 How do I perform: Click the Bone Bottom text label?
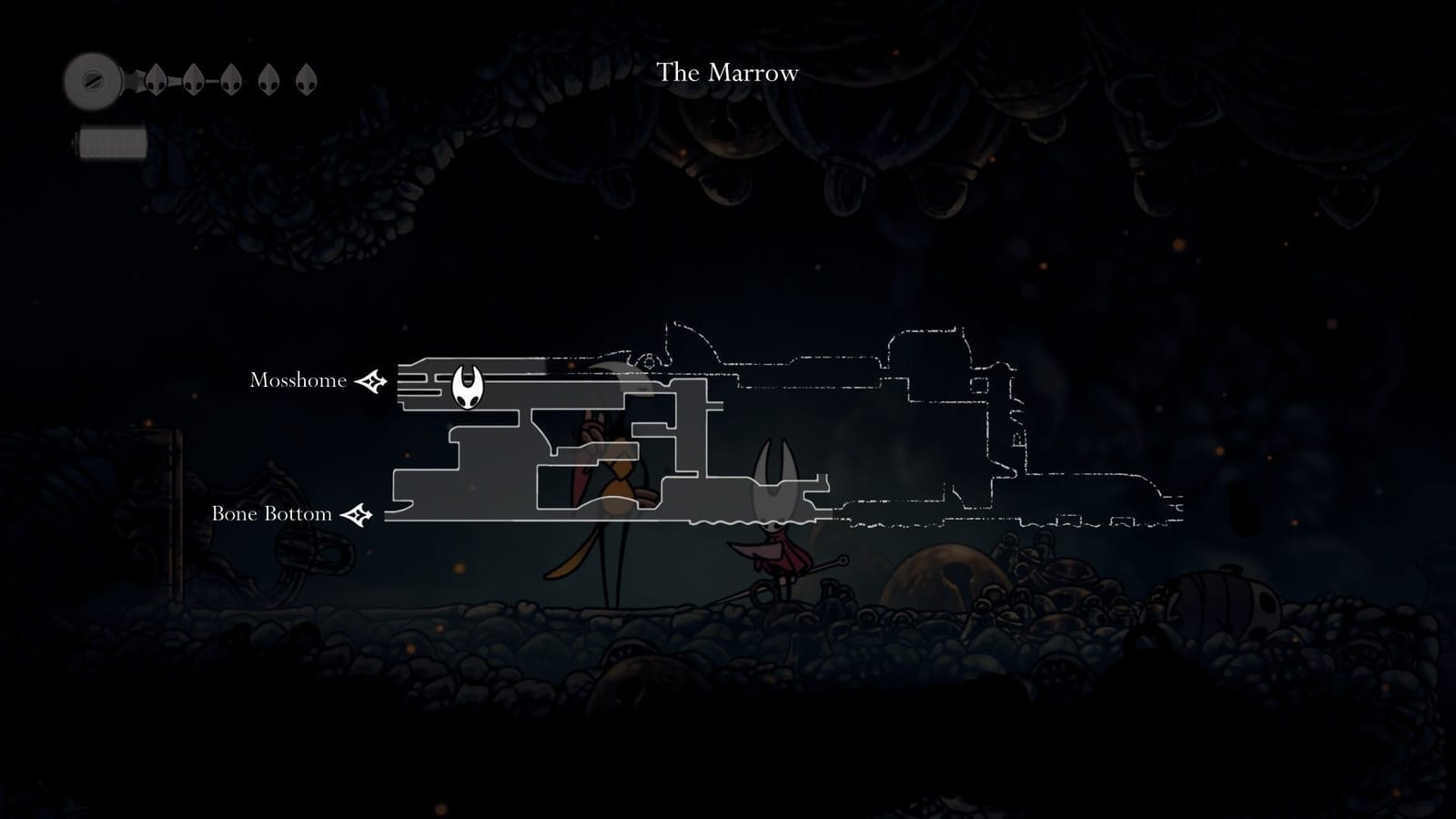pyautogui.click(x=272, y=514)
